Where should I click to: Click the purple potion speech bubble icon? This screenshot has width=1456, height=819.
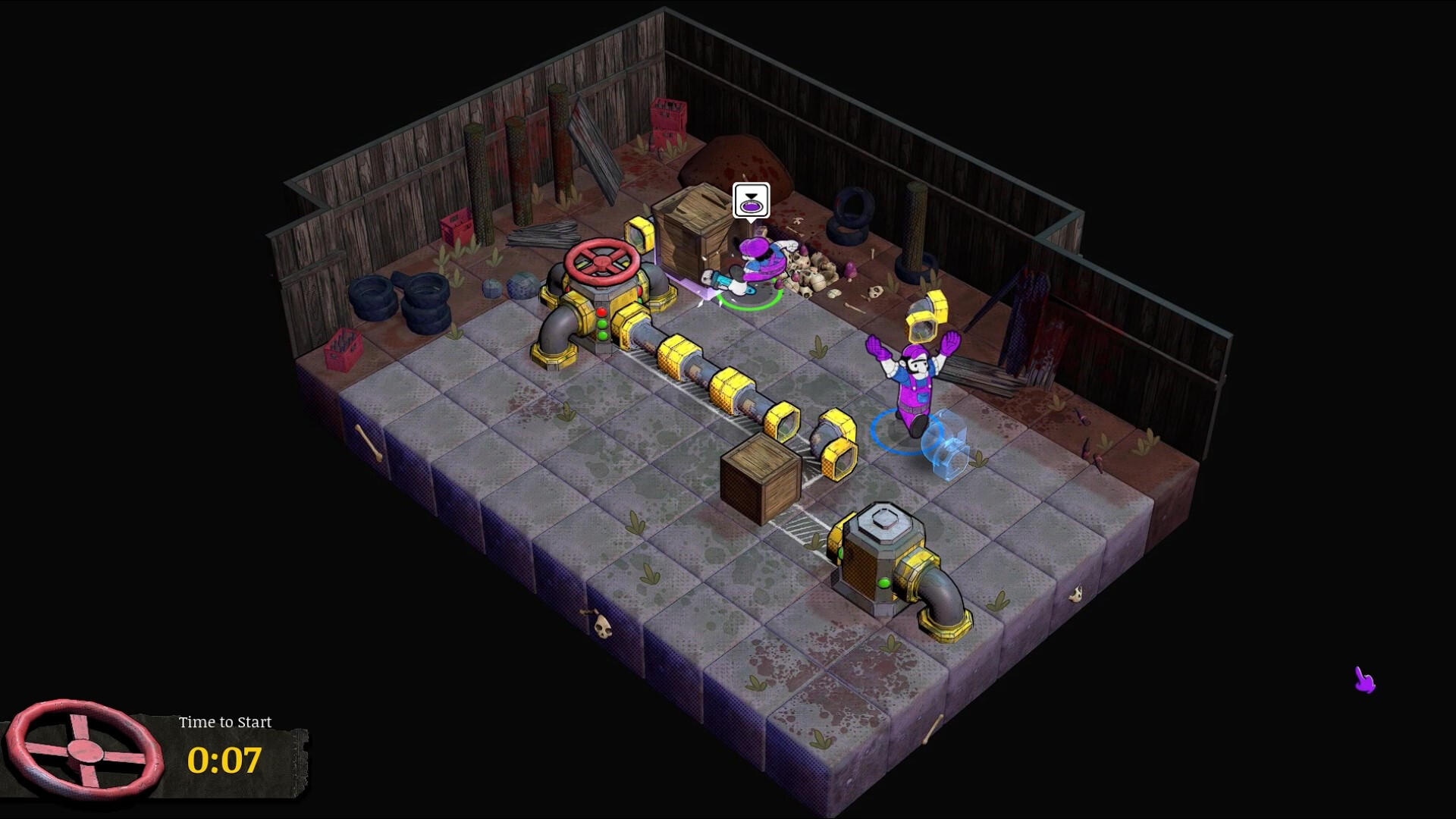coord(751,206)
